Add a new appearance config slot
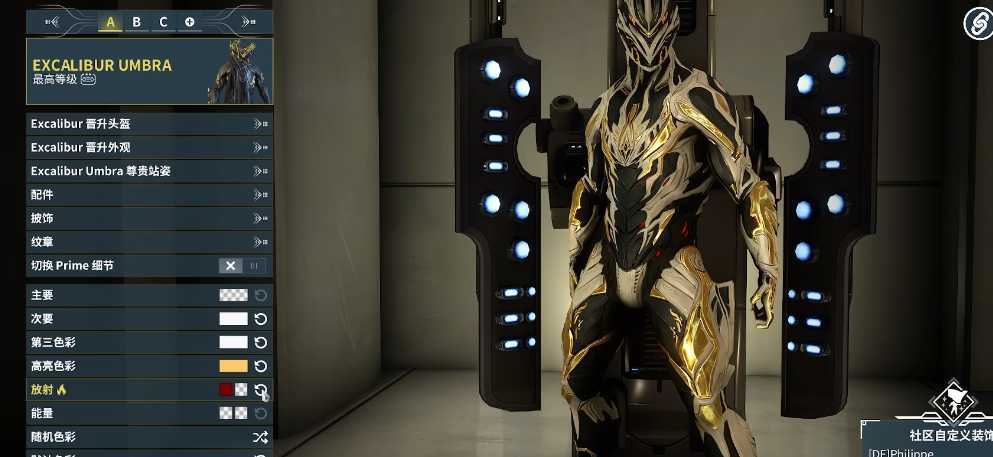Viewport: 993px width, 457px height. pyautogui.click(x=190, y=22)
